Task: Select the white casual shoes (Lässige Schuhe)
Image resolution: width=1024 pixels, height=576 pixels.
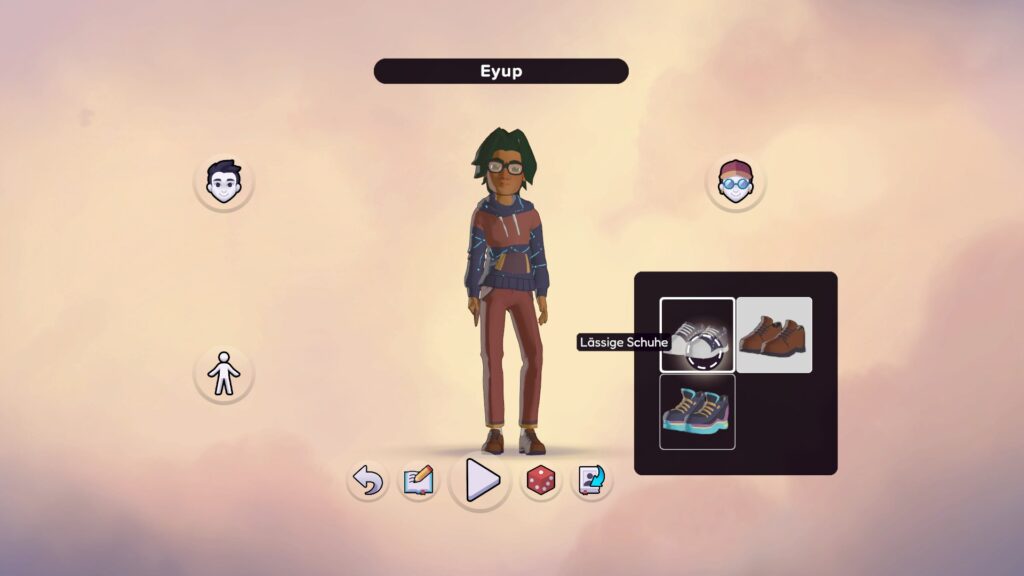Action: point(697,335)
